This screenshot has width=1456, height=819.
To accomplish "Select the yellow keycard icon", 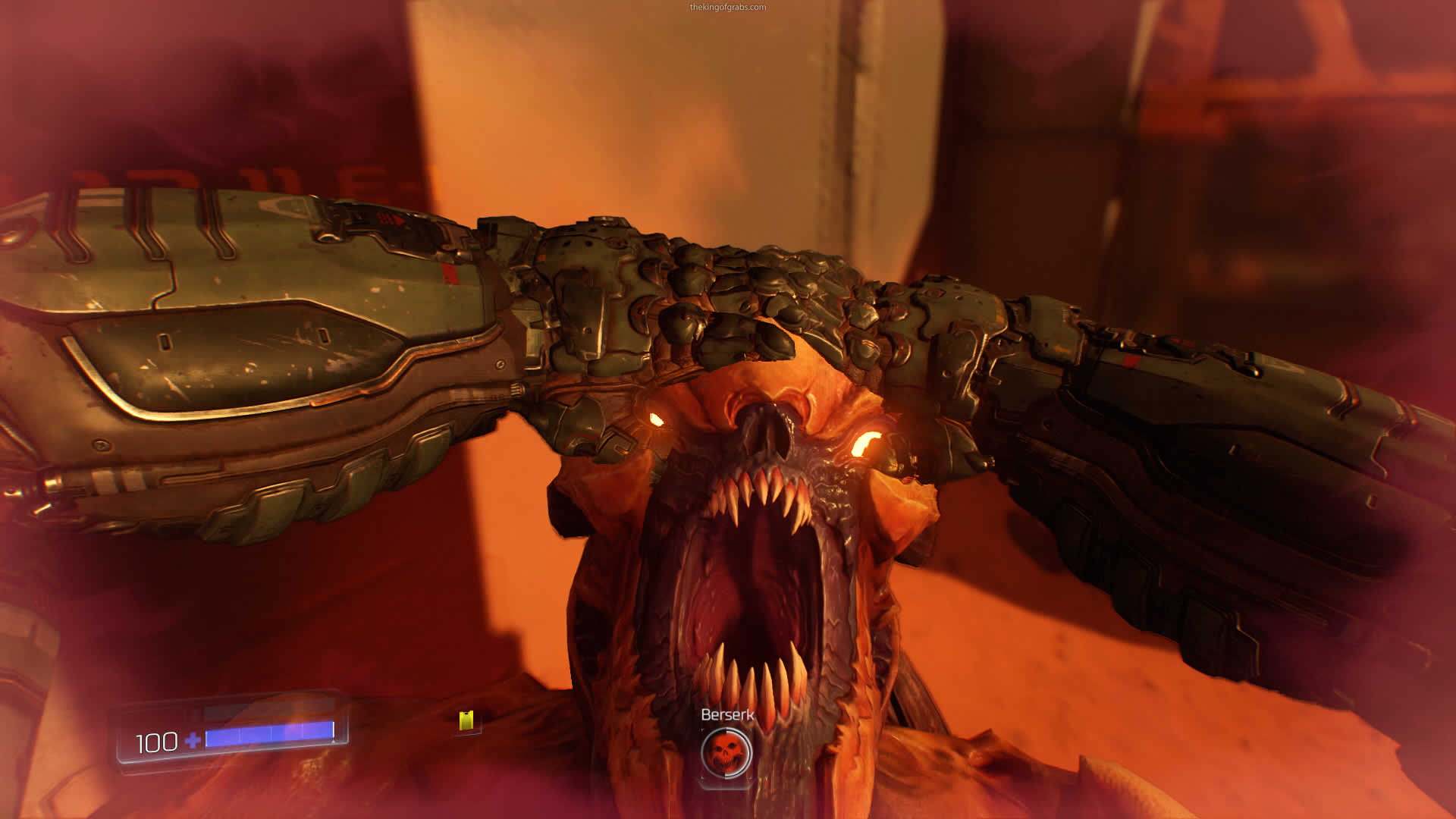I will (466, 720).
